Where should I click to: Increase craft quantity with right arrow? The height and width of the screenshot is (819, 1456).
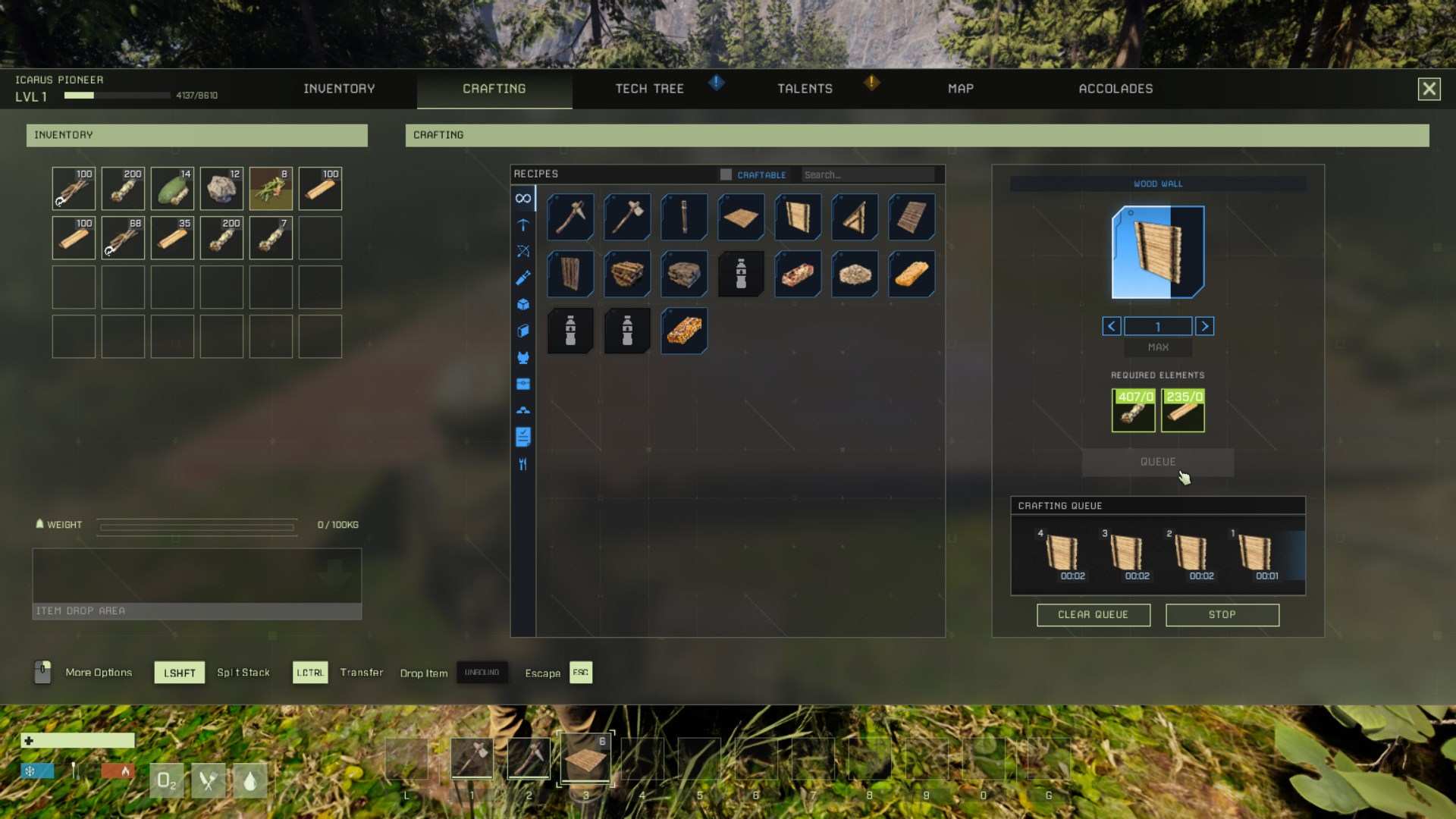pos(1205,326)
